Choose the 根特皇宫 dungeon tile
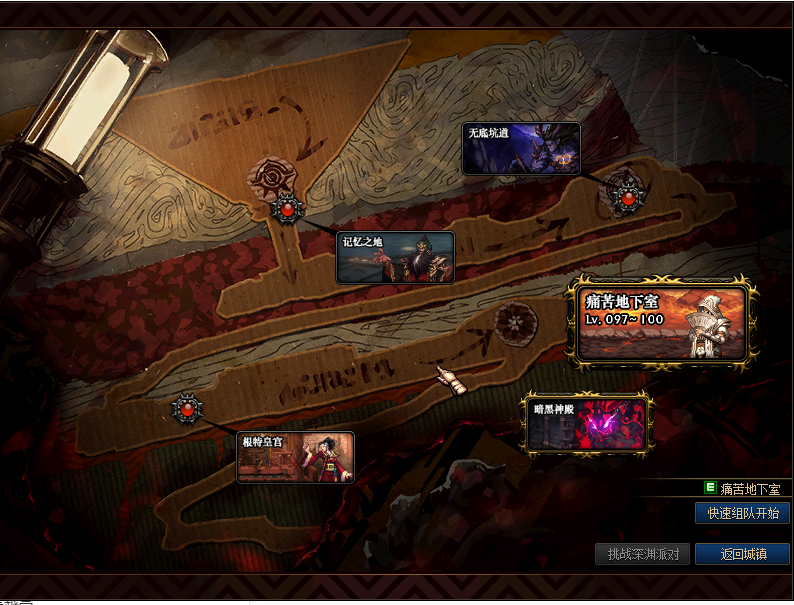The height and width of the screenshot is (605, 794). pyautogui.click(x=295, y=457)
